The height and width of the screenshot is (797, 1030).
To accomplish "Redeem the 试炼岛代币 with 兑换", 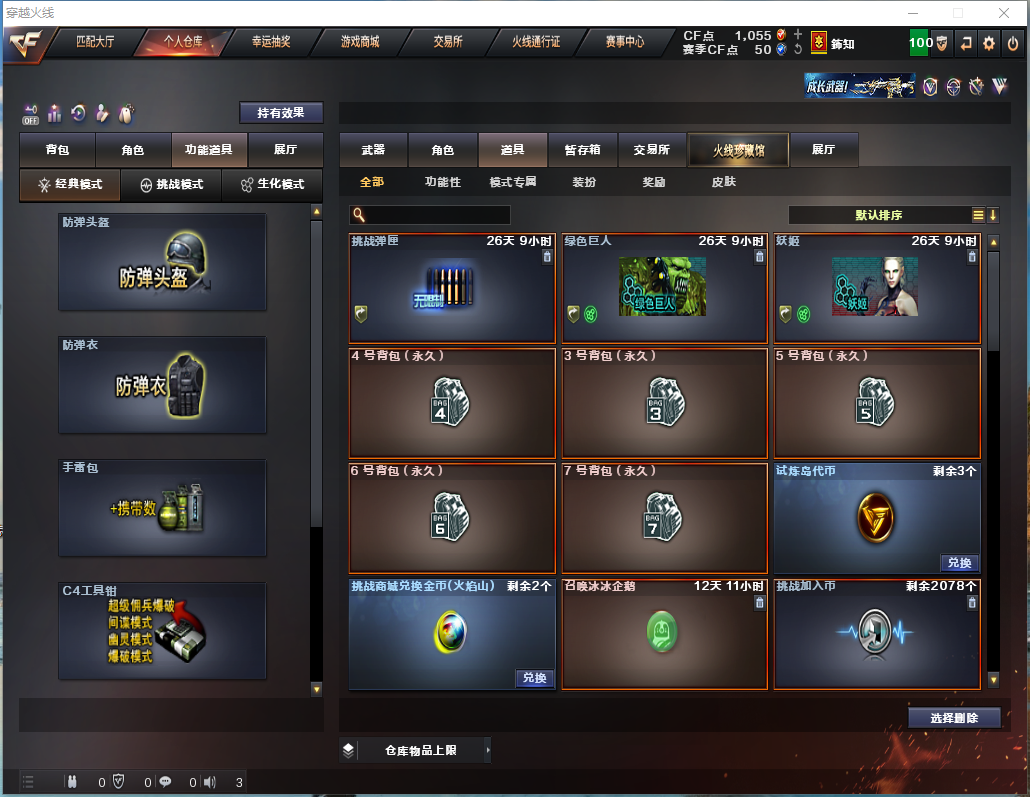I will 958,562.
